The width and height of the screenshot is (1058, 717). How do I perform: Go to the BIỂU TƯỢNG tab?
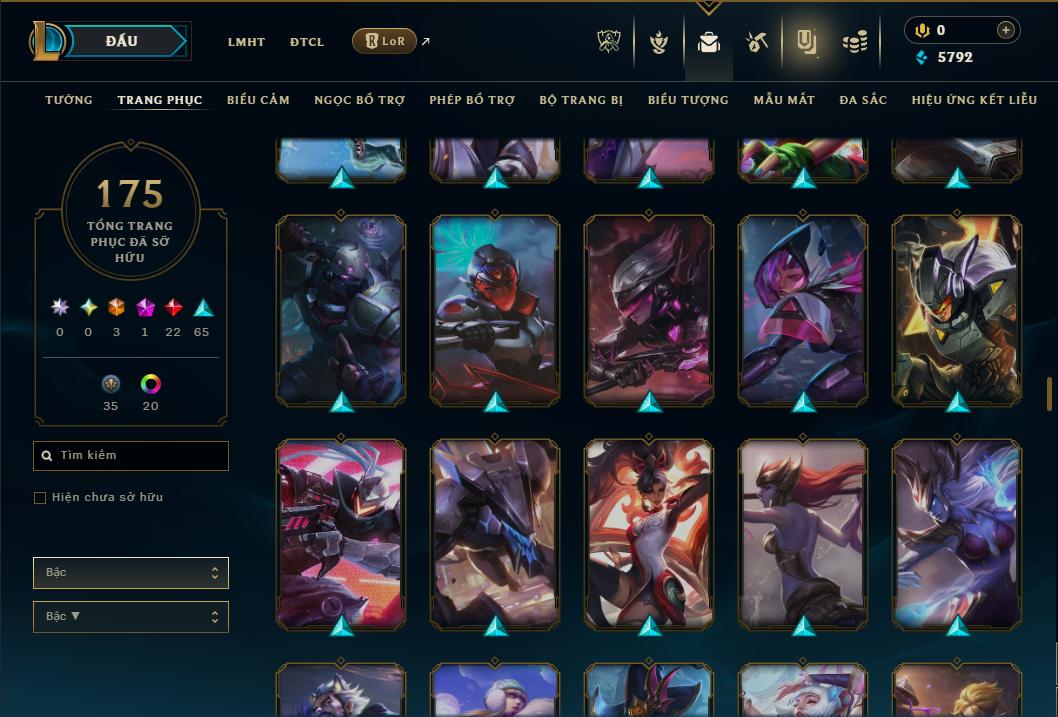tap(688, 100)
